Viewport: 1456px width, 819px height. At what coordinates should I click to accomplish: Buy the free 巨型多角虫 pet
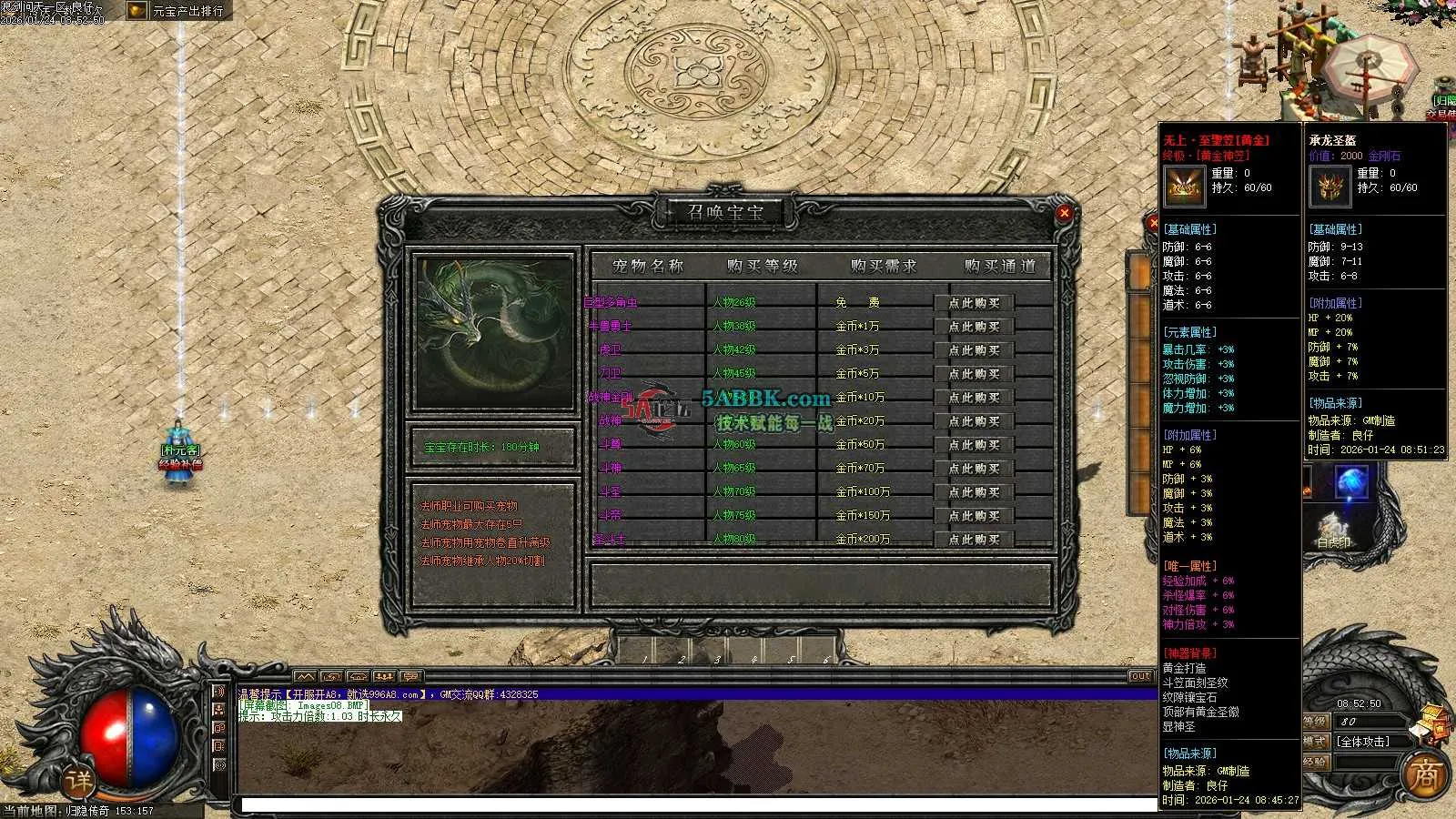click(x=974, y=303)
